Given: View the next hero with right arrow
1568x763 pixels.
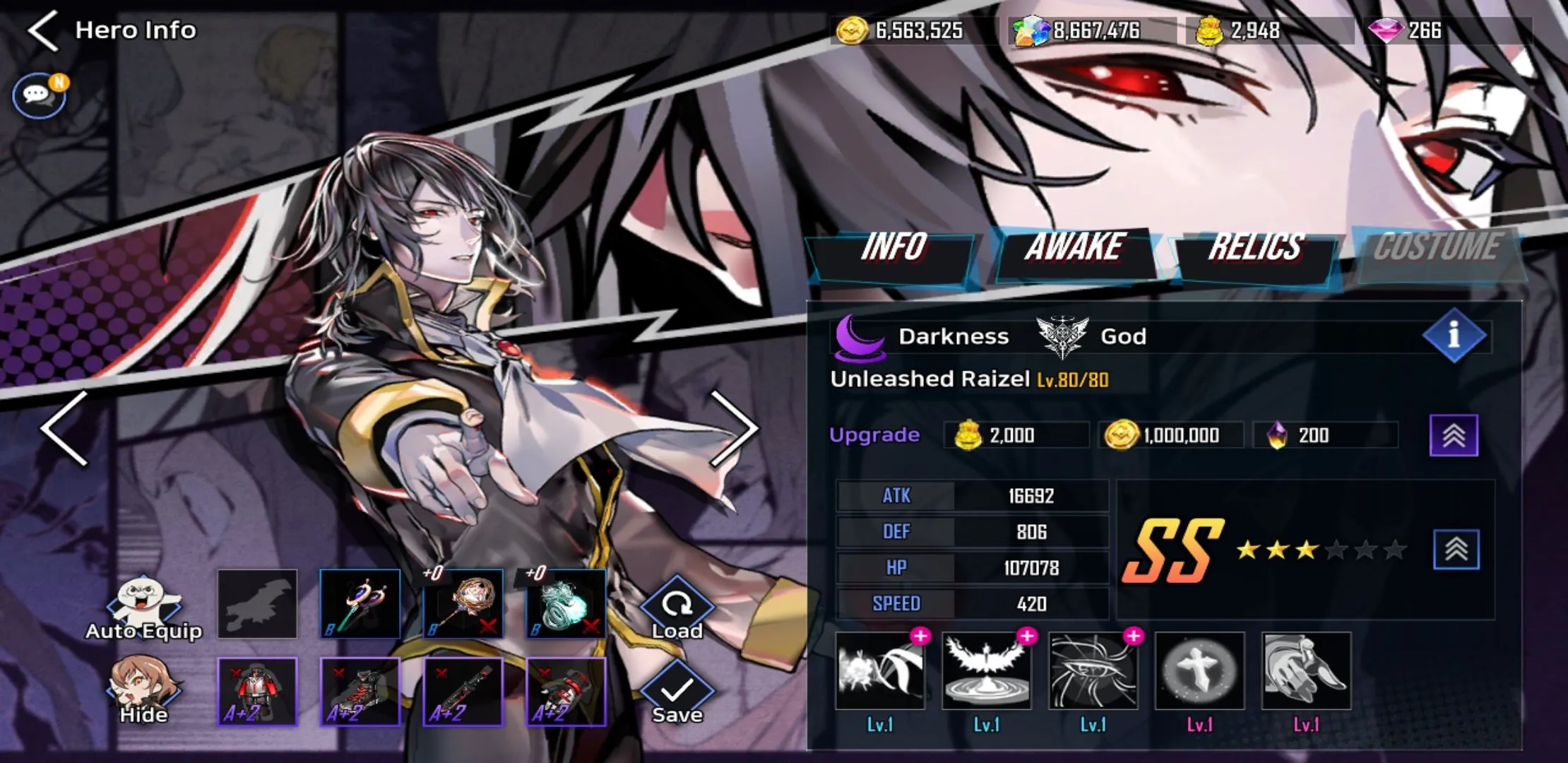Looking at the screenshot, I should [733, 429].
